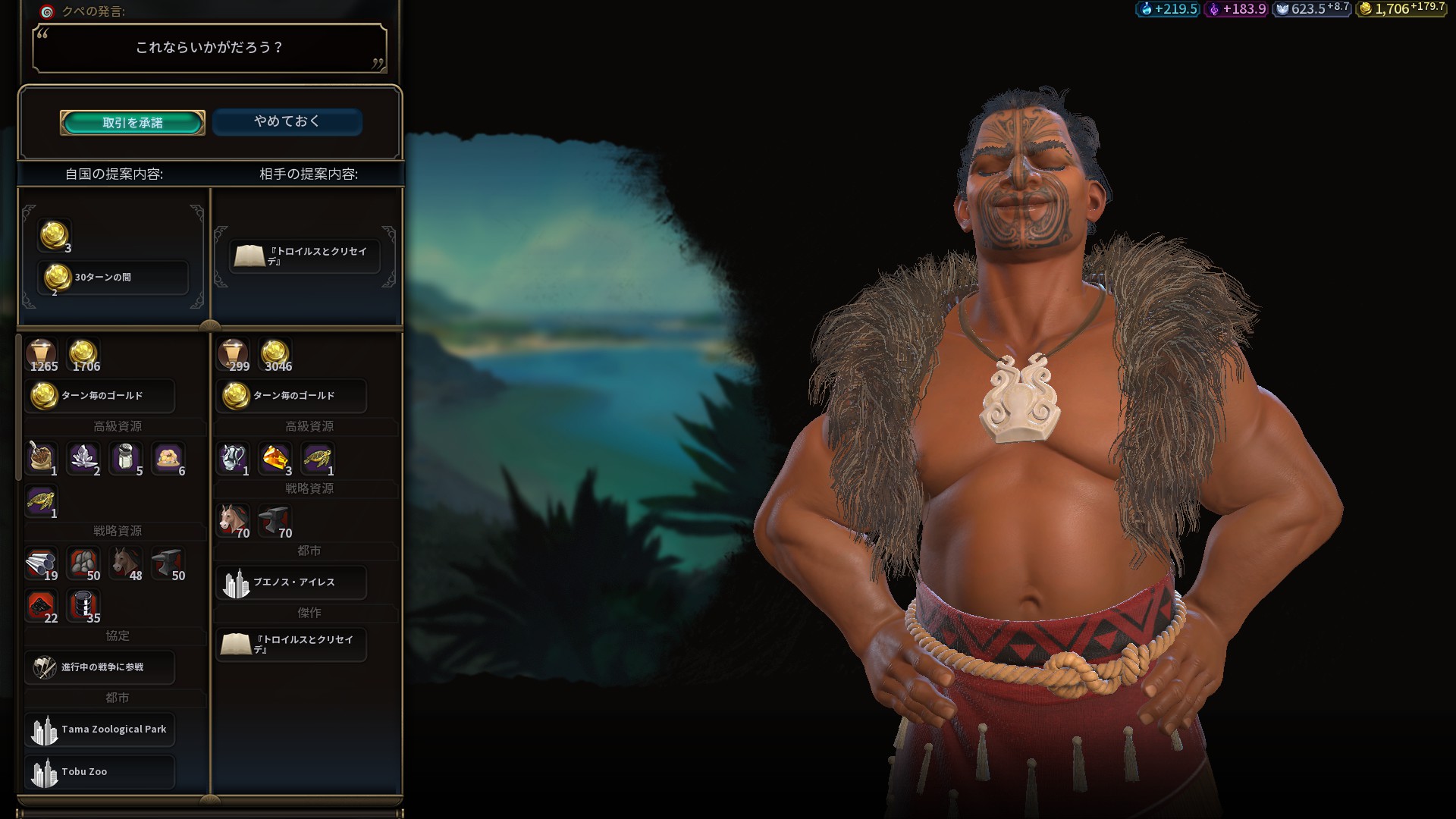Request the great work listed under 傑作
The height and width of the screenshot is (819, 1456).
pos(292,645)
